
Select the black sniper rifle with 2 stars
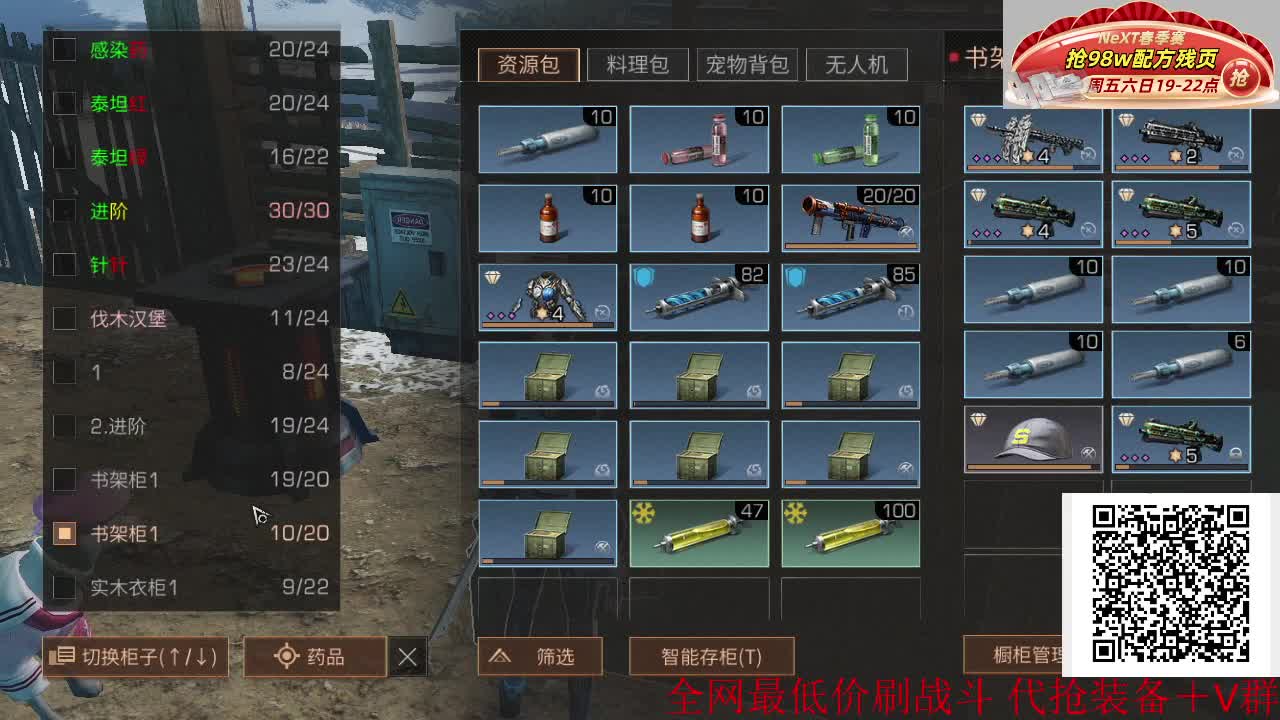point(1182,140)
